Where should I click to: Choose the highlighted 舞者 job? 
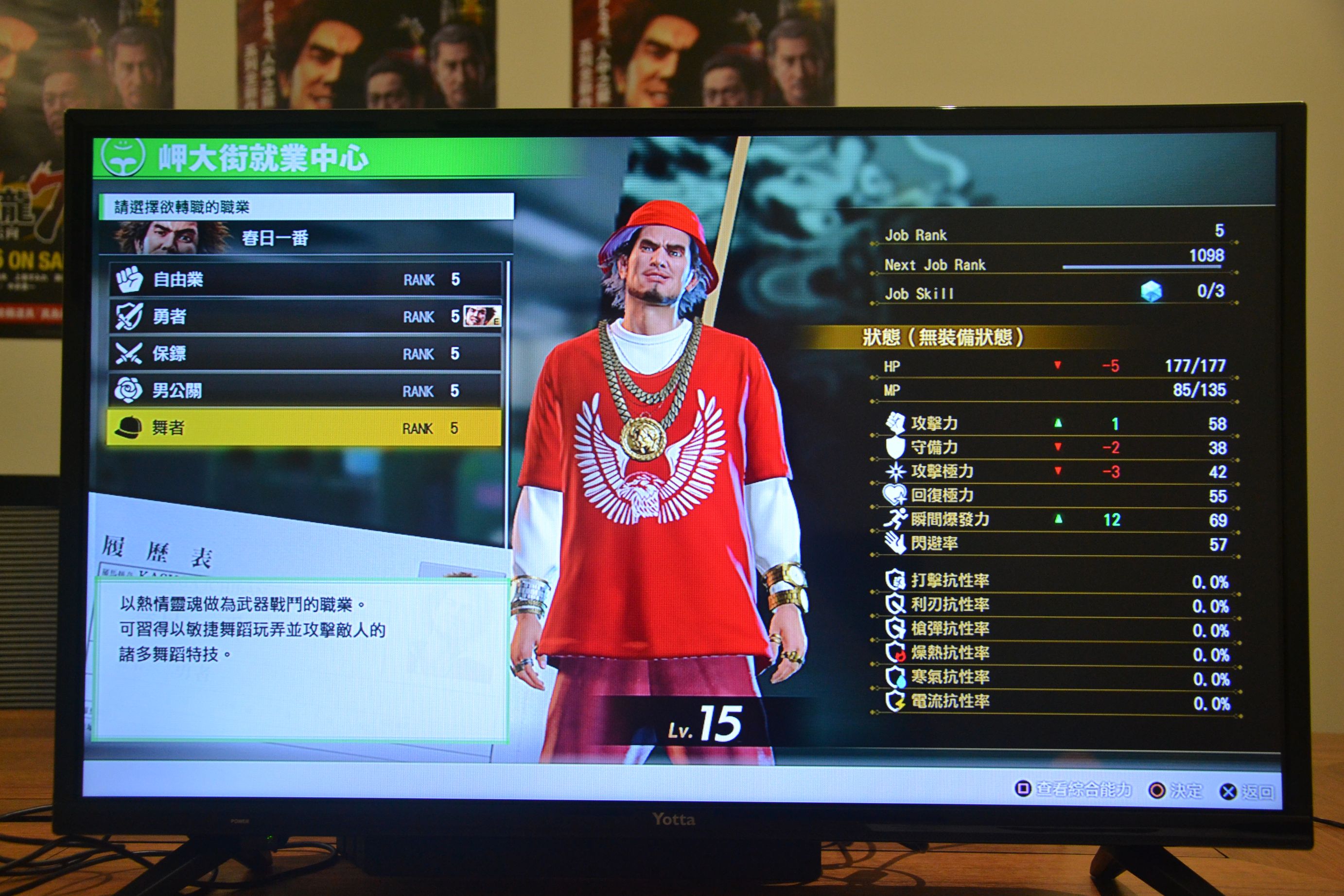point(306,428)
